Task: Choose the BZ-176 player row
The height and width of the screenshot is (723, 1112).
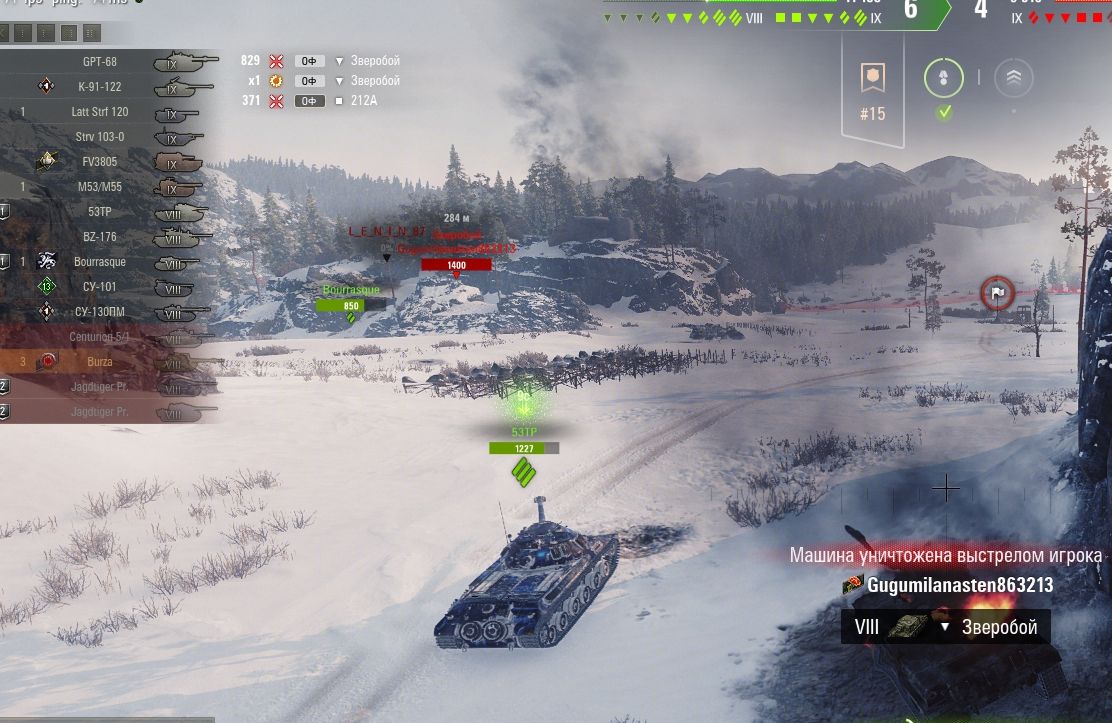Action: 100,237
